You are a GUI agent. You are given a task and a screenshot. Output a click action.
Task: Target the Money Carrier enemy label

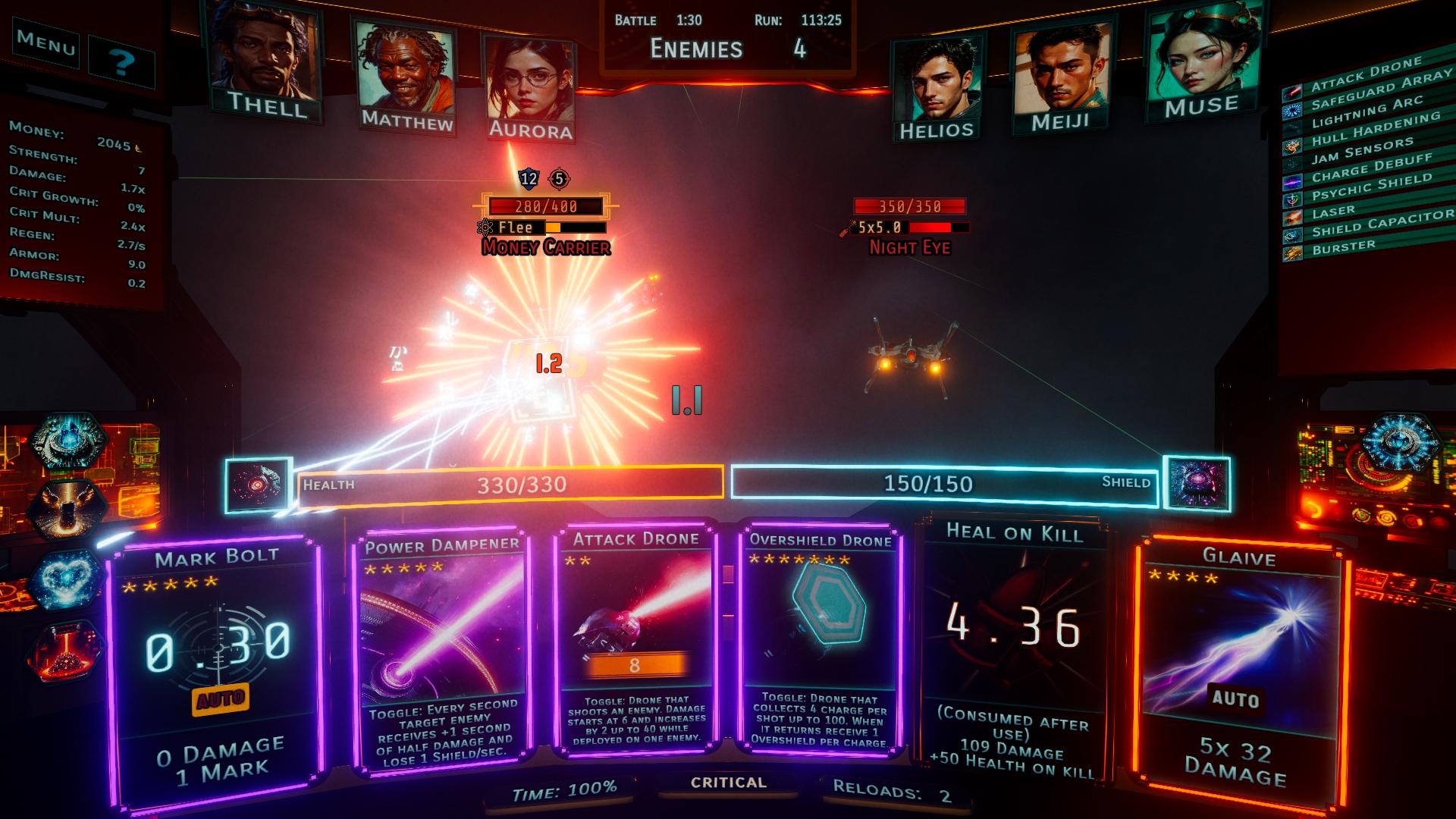coord(546,247)
